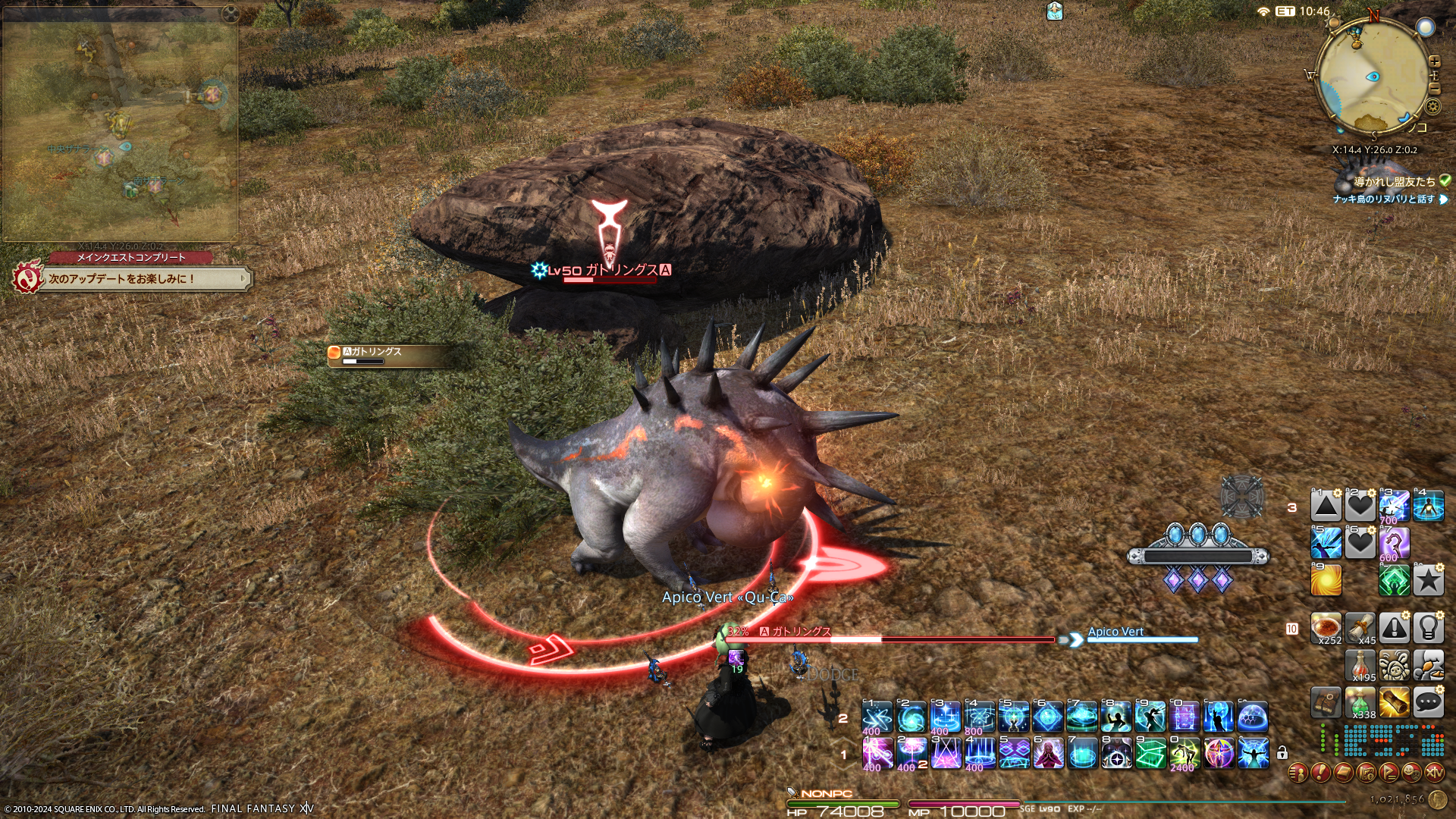Use the honeycomb dome shield ability

(x=1253, y=717)
